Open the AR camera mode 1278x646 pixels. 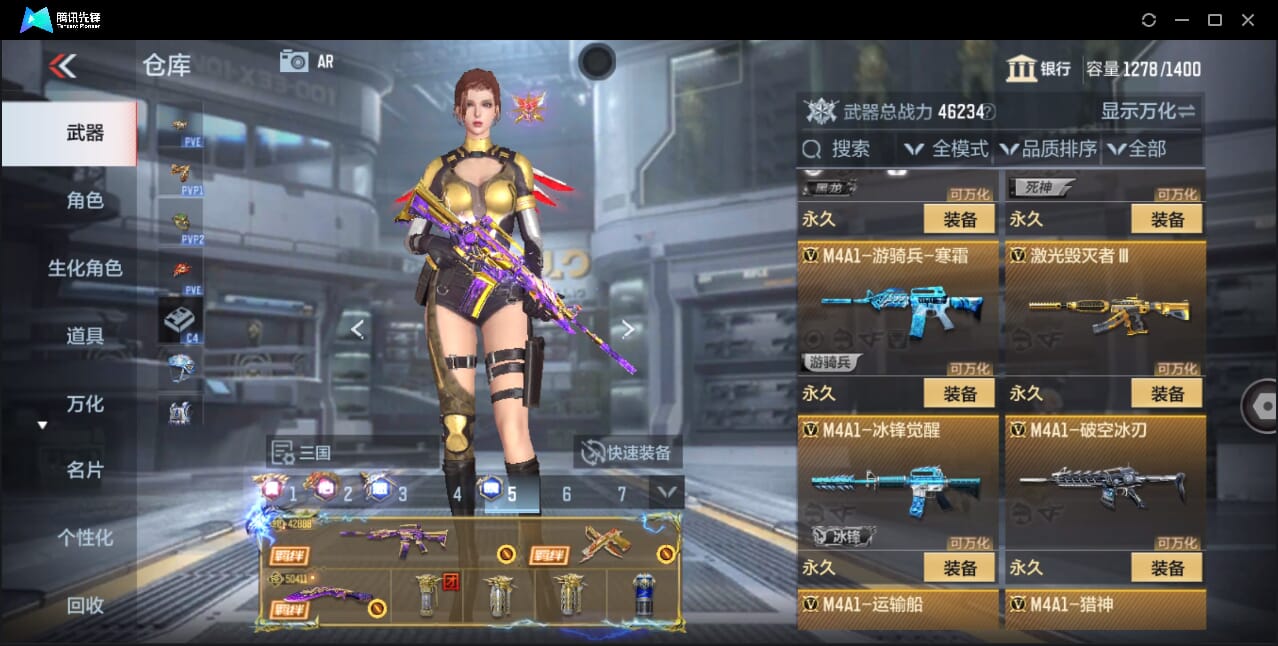point(306,61)
